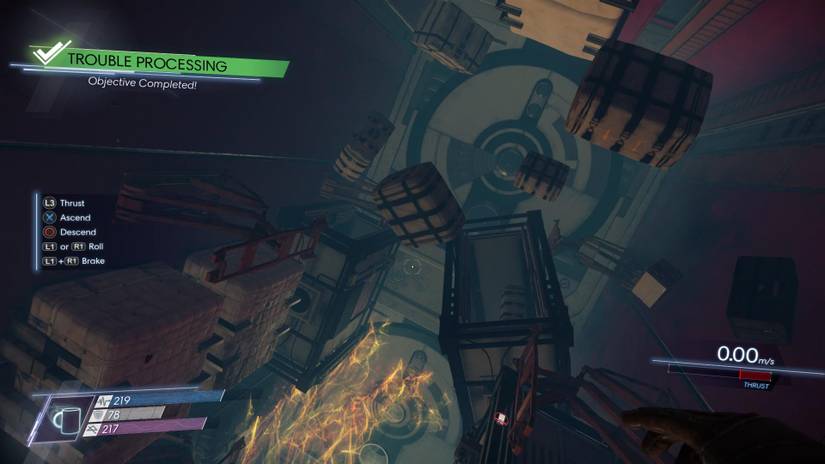This screenshot has height=464, width=825.
Task: Click the Trouble Processing objective banner
Action: point(160,65)
